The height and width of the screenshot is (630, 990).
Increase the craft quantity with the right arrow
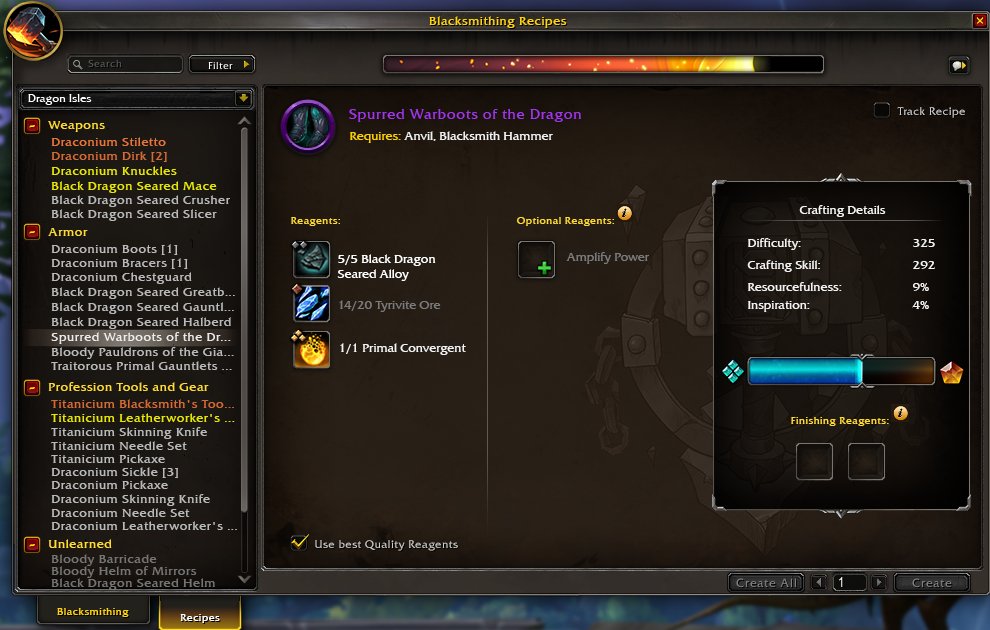click(x=878, y=582)
